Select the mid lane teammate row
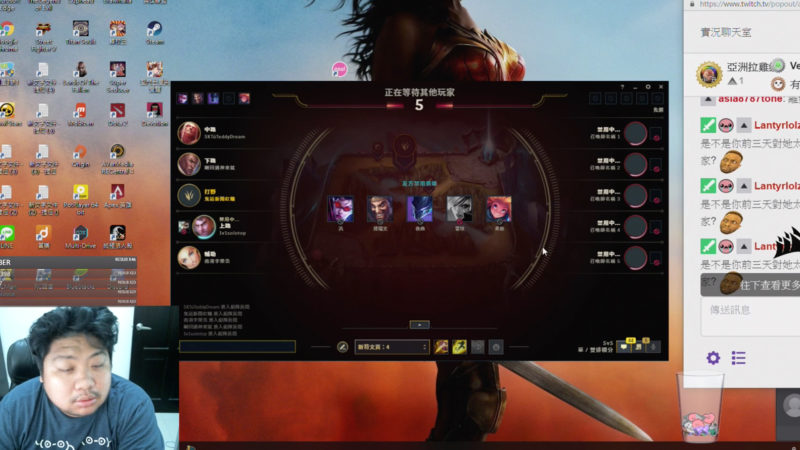 225,133
